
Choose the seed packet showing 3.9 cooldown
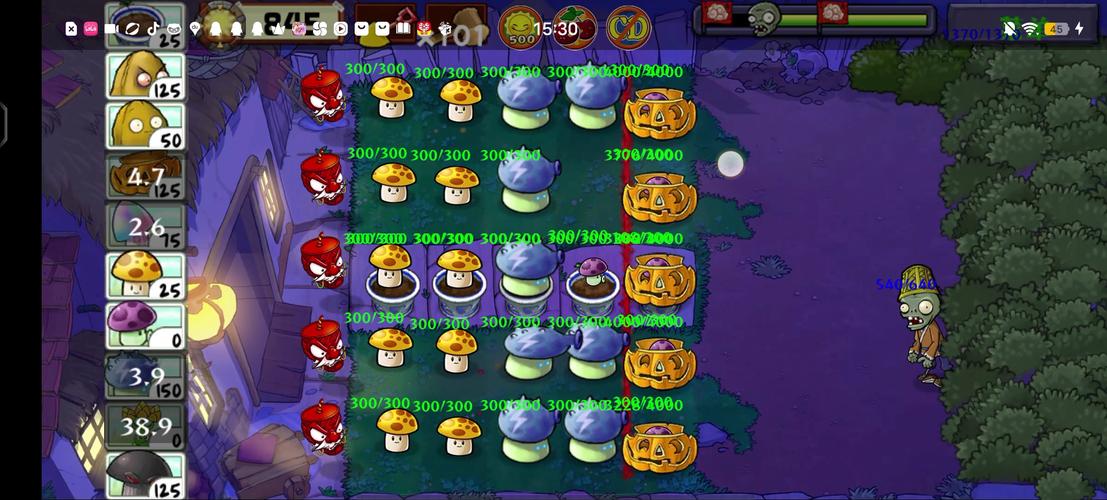click(x=146, y=377)
